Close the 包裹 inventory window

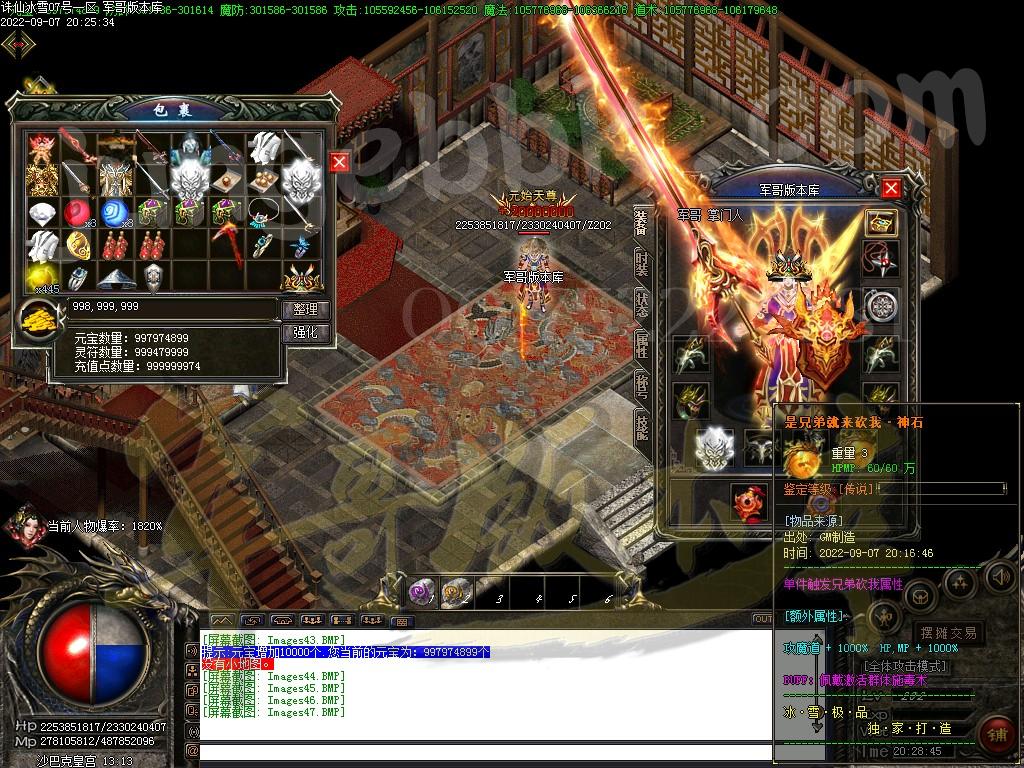340,162
